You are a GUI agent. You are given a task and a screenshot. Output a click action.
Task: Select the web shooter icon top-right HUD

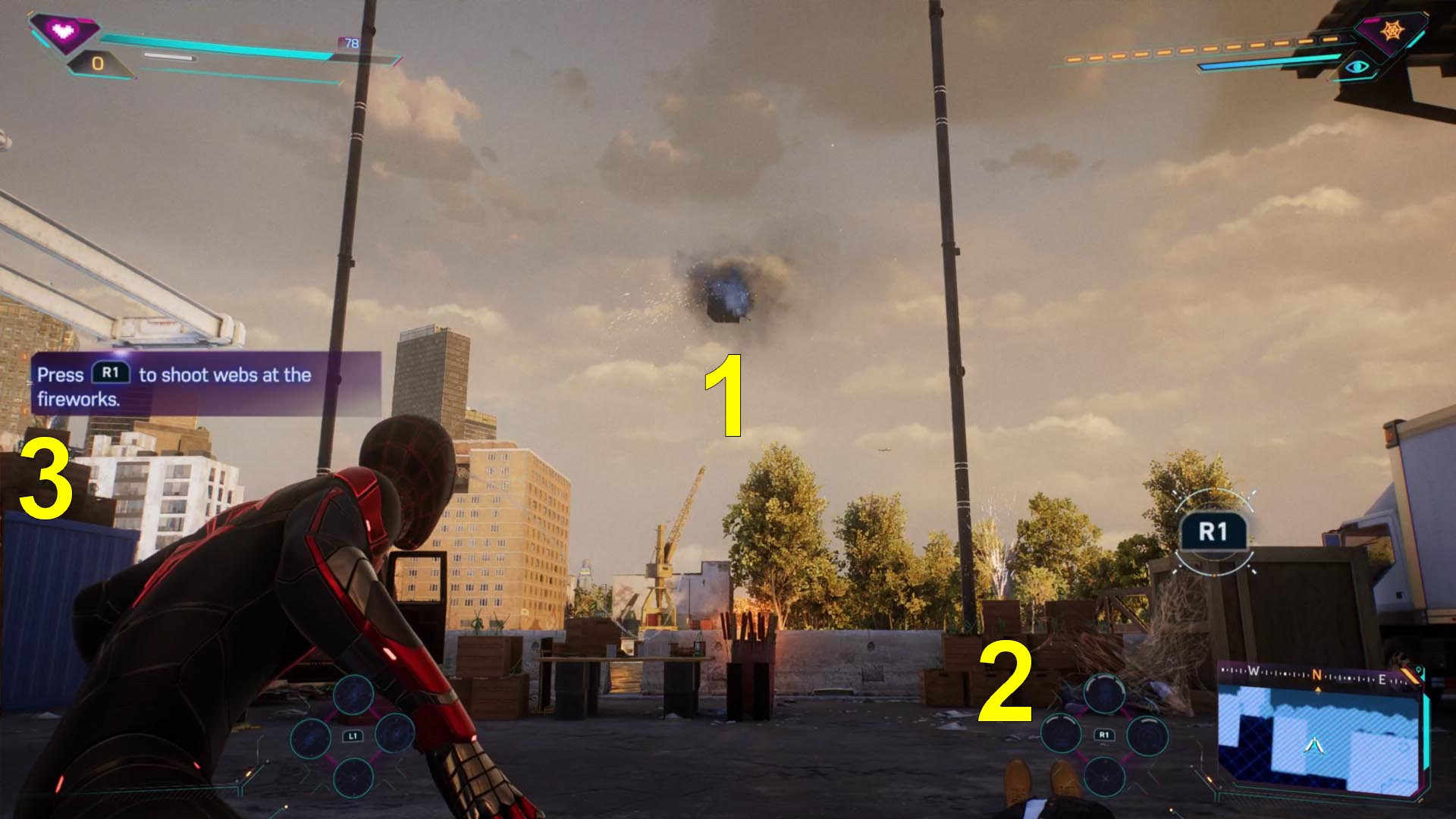point(1392,30)
